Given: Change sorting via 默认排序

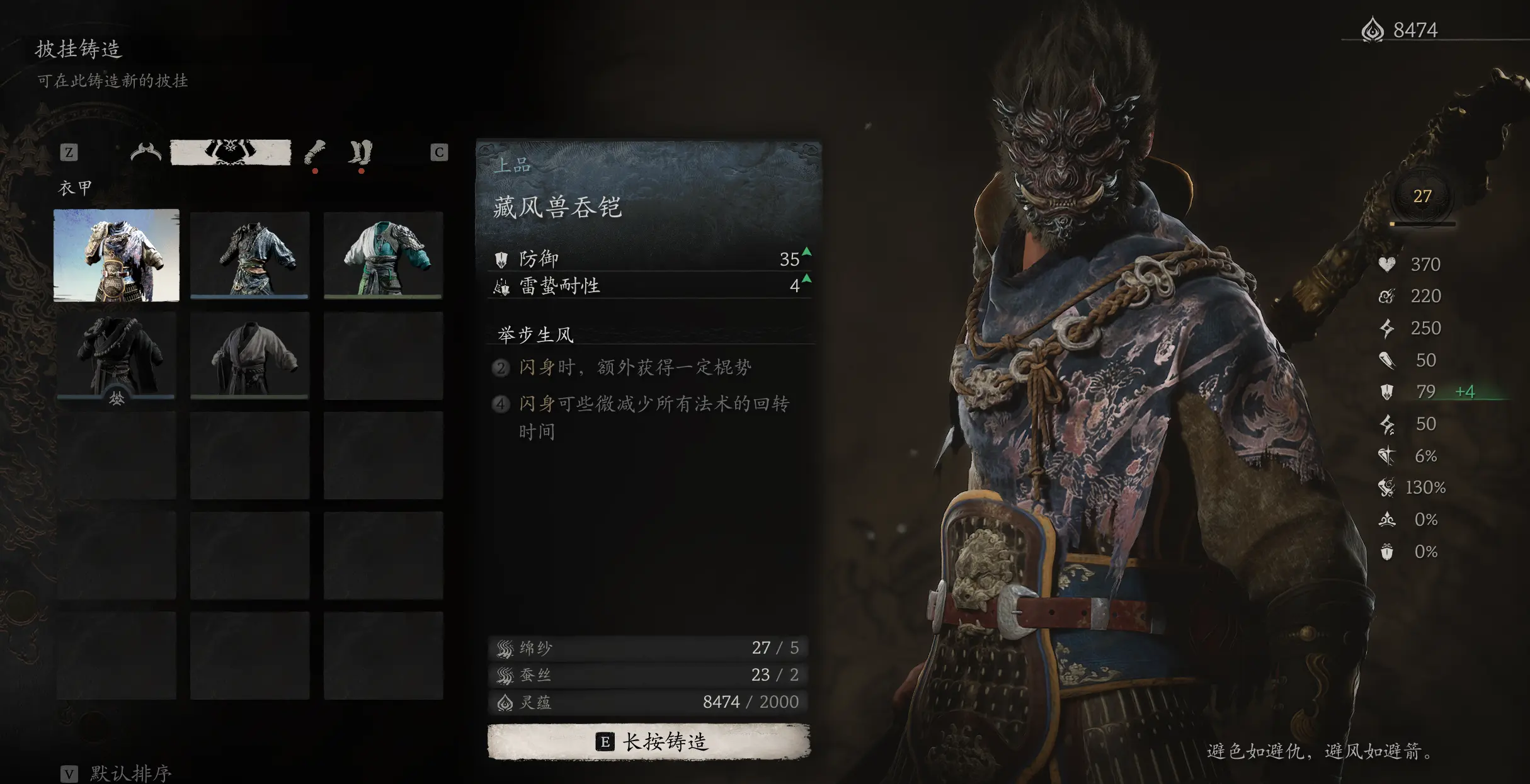Looking at the screenshot, I should click(117, 773).
